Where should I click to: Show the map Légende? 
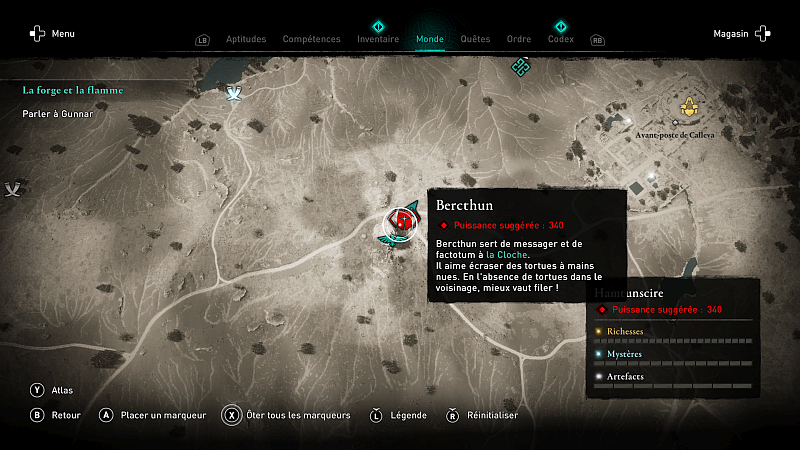click(400, 415)
